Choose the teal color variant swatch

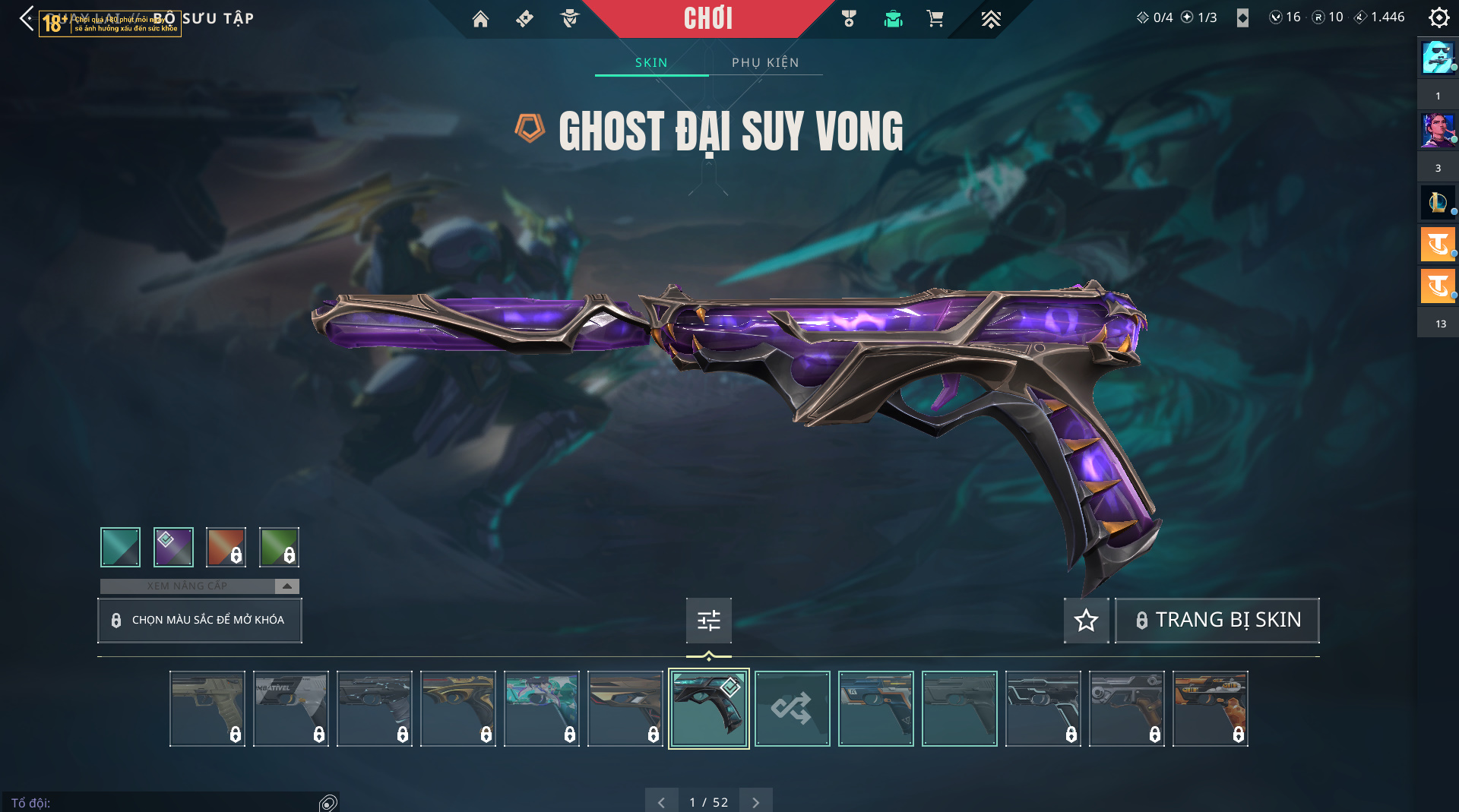(121, 547)
